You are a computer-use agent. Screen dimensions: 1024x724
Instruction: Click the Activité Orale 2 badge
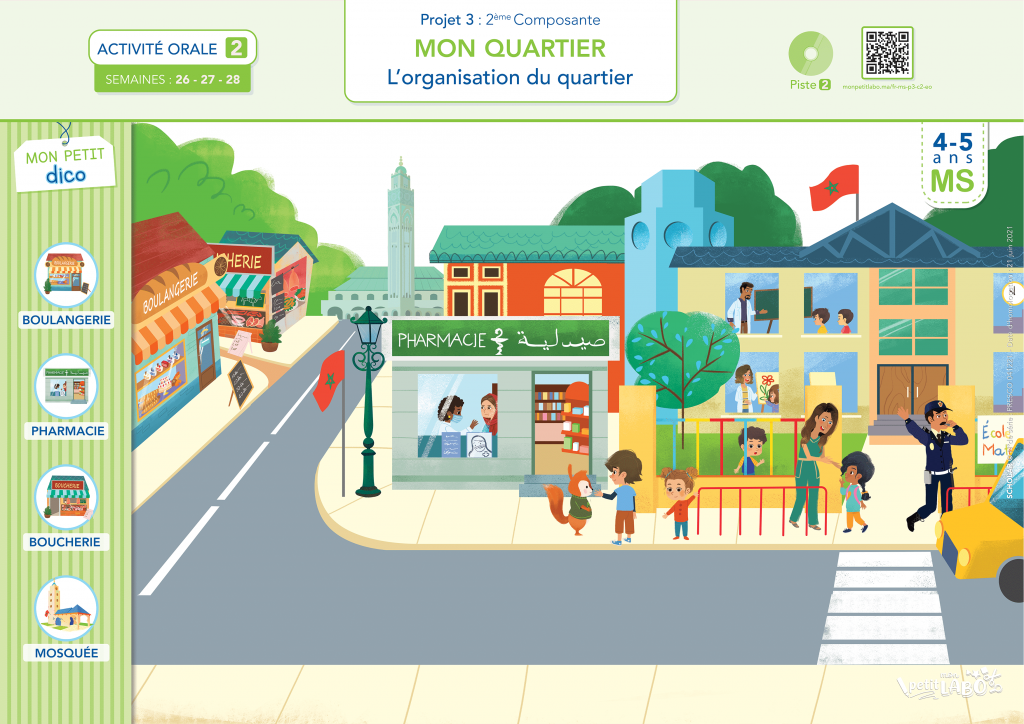[x=172, y=47]
